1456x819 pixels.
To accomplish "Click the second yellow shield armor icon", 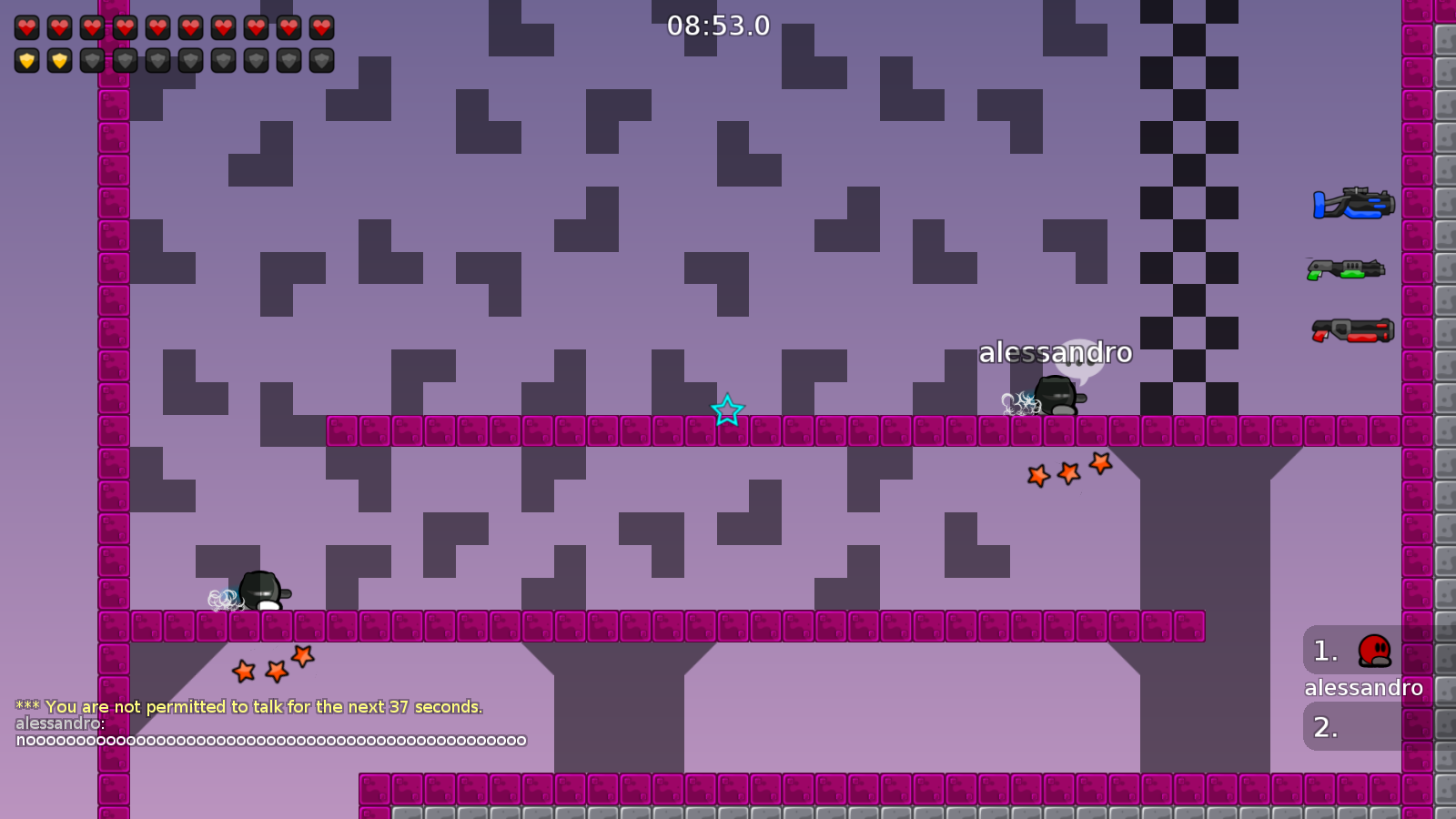I will pyautogui.click(x=58, y=61).
